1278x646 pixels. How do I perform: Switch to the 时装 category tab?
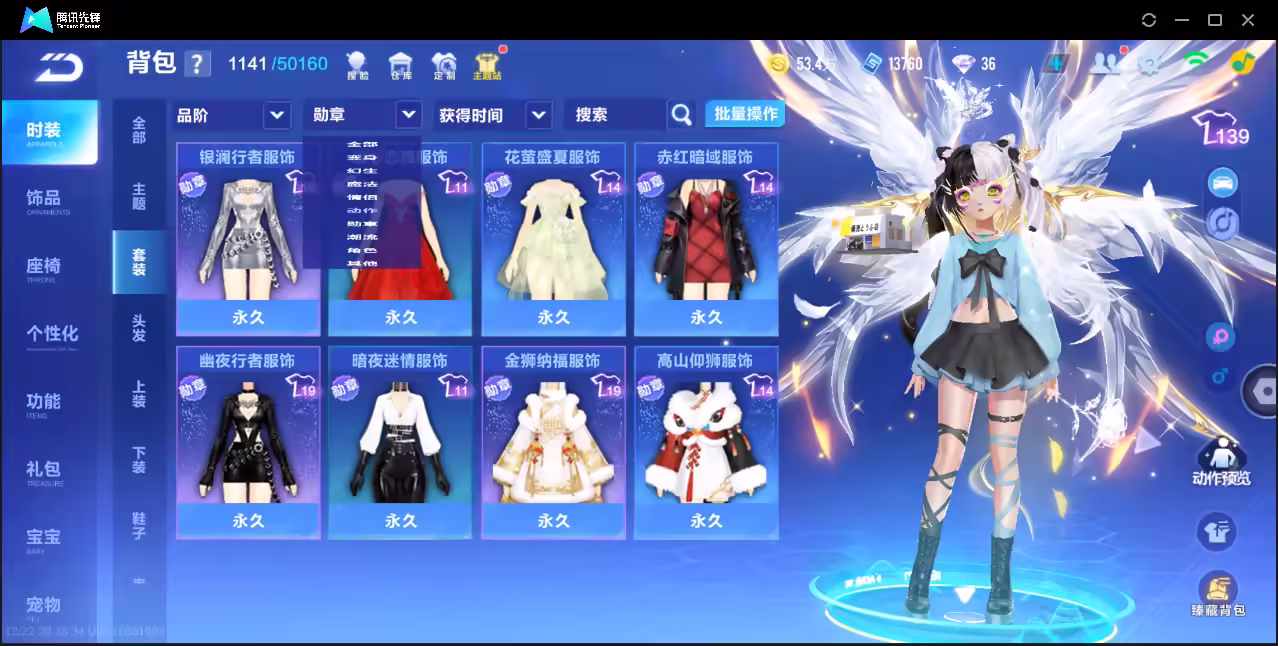[x=49, y=132]
